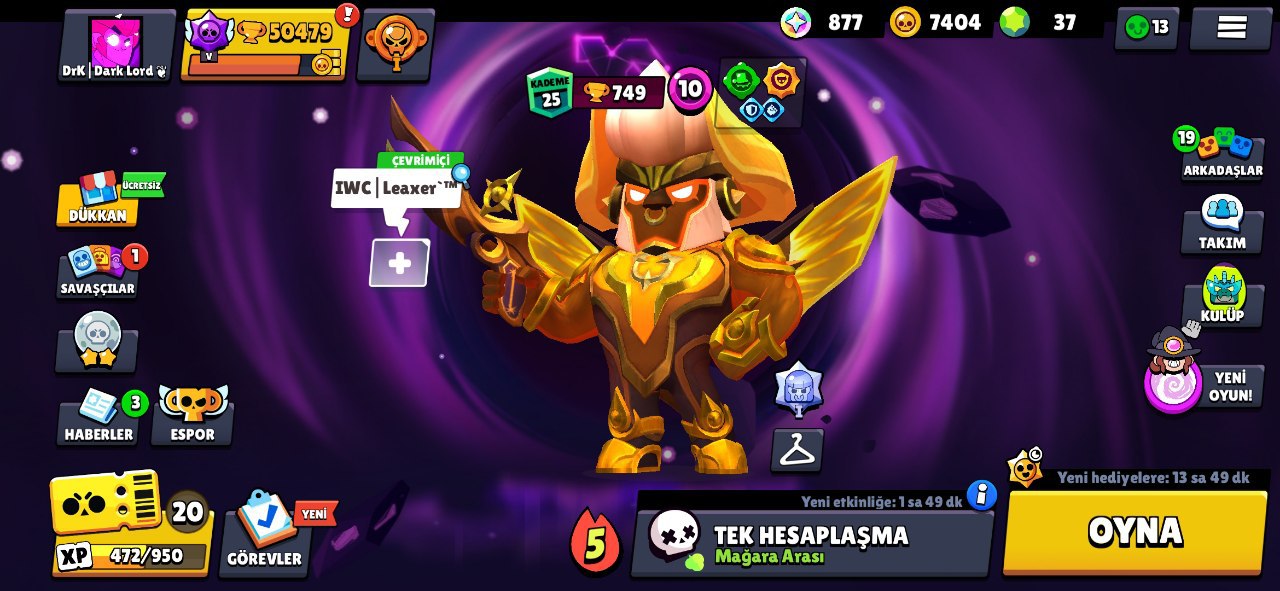This screenshot has width=1280, height=591.
Task: Open the hamburger menu
Action: [1231, 28]
